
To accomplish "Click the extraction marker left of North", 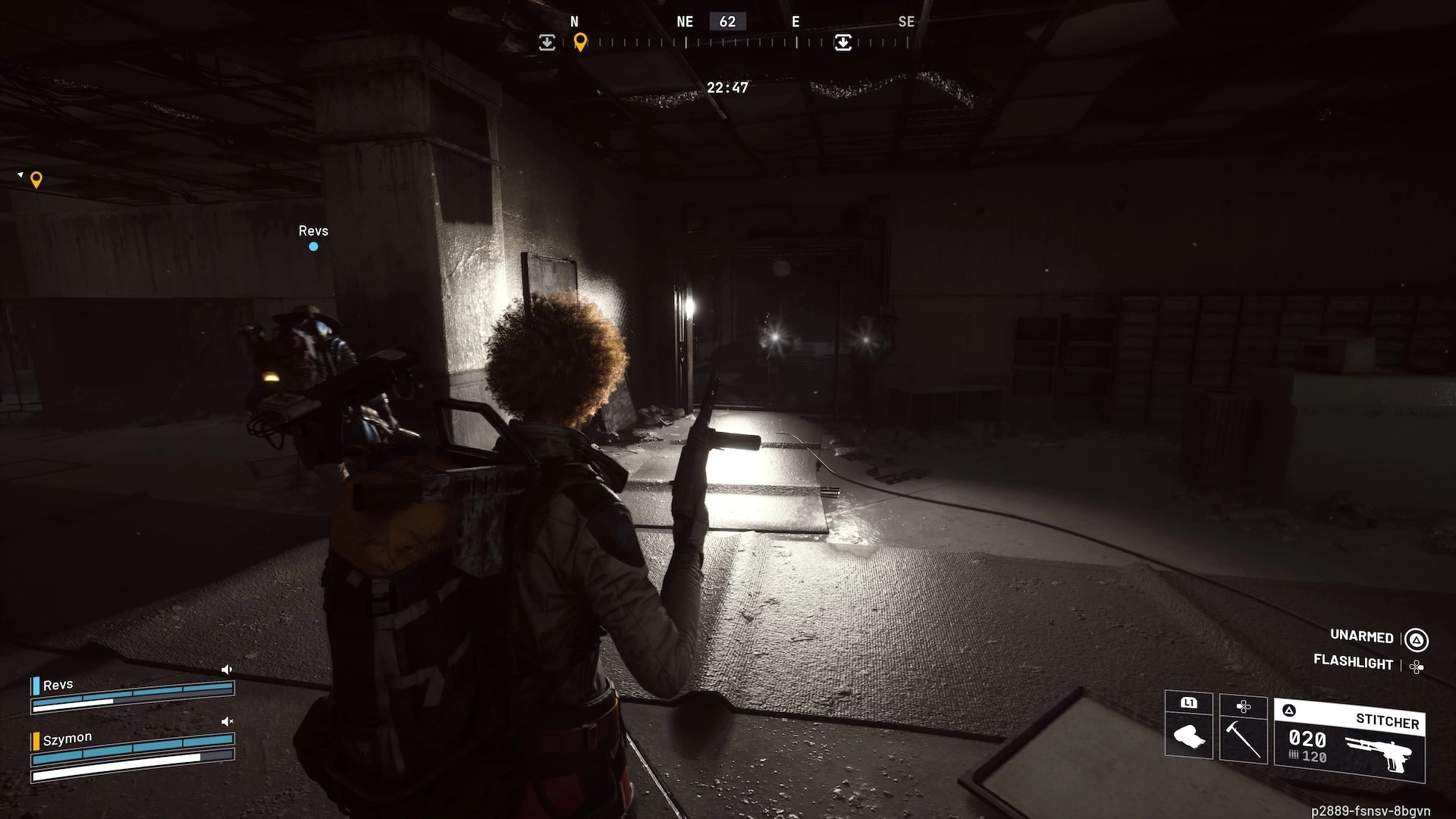I will pos(547,42).
